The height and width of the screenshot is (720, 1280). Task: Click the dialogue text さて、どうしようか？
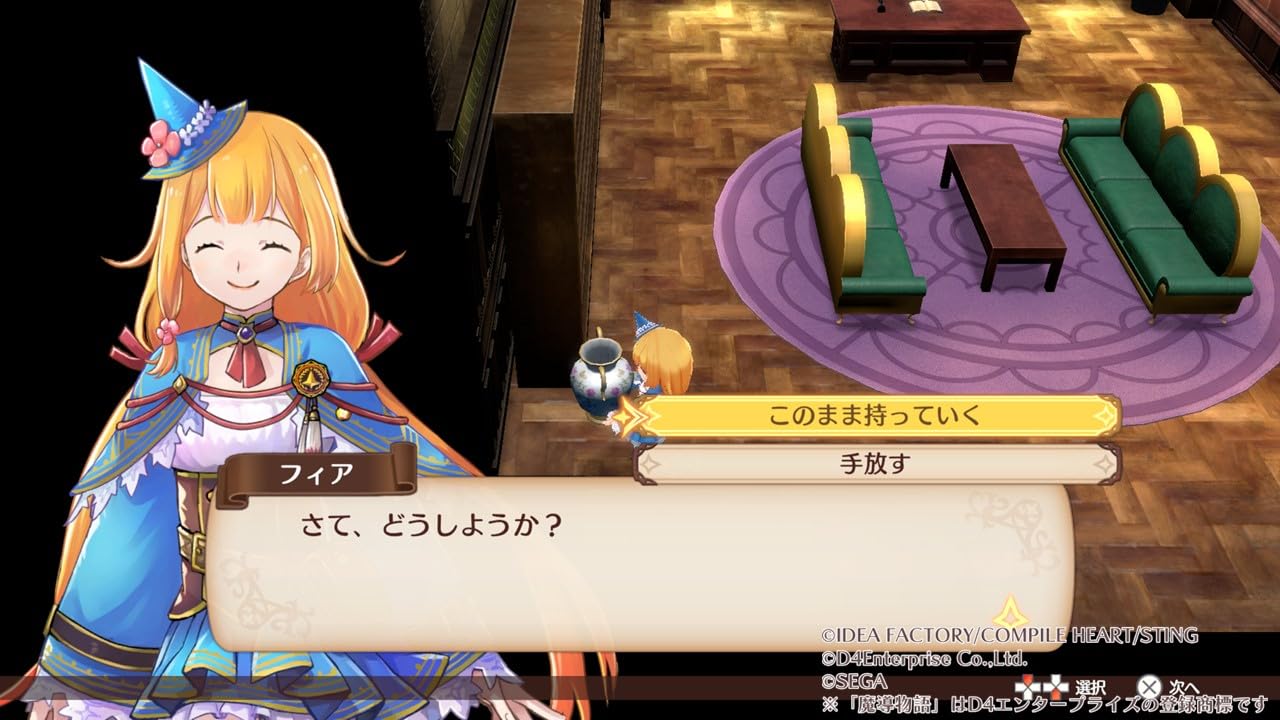click(x=430, y=520)
